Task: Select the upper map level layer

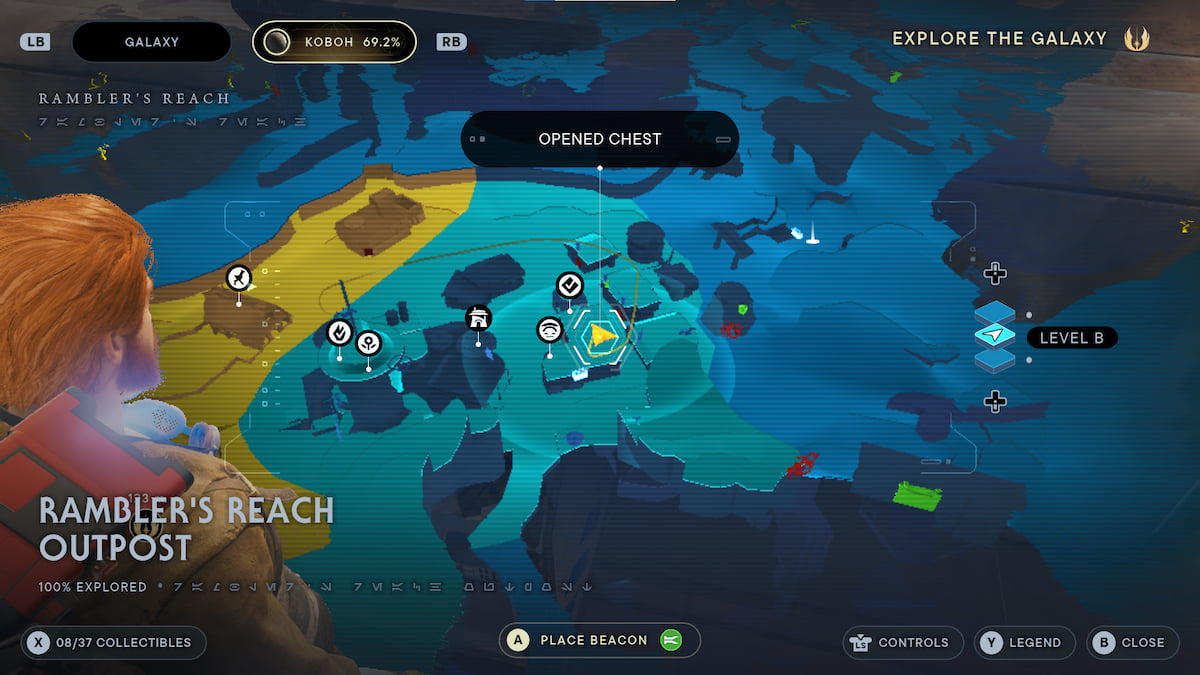Action: pyautogui.click(x=994, y=313)
